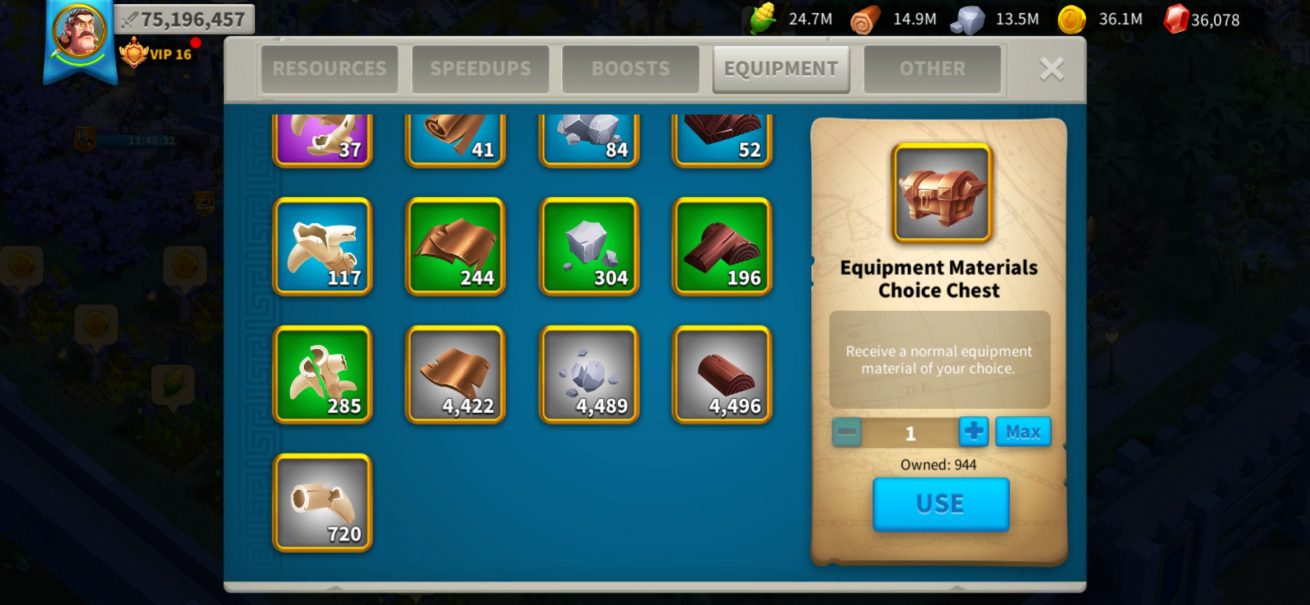Image resolution: width=1310 pixels, height=605 pixels.
Task: Select the gray bone item with 720
Action: click(322, 502)
